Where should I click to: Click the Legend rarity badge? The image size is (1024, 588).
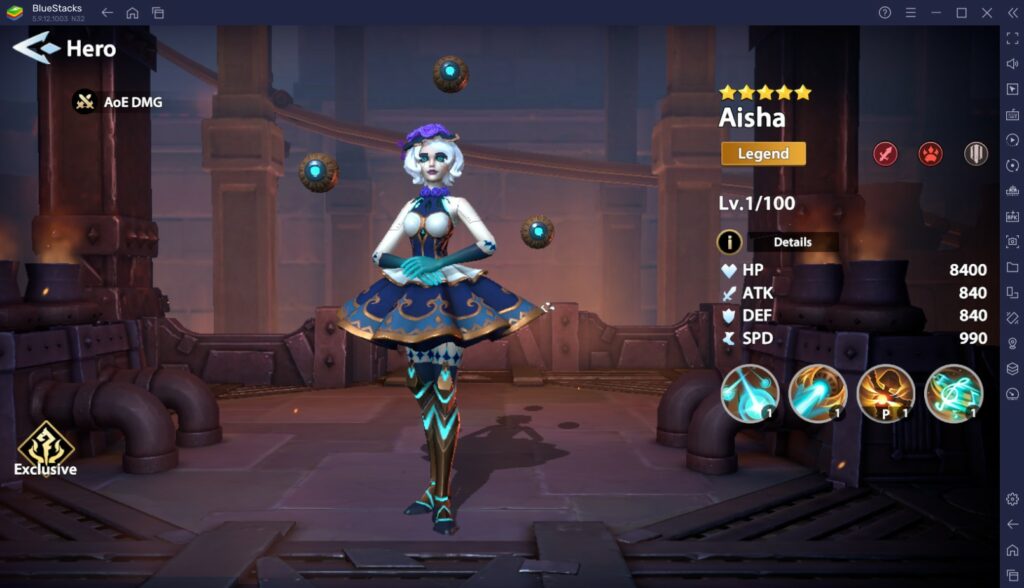pyautogui.click(x=763, y=154)
